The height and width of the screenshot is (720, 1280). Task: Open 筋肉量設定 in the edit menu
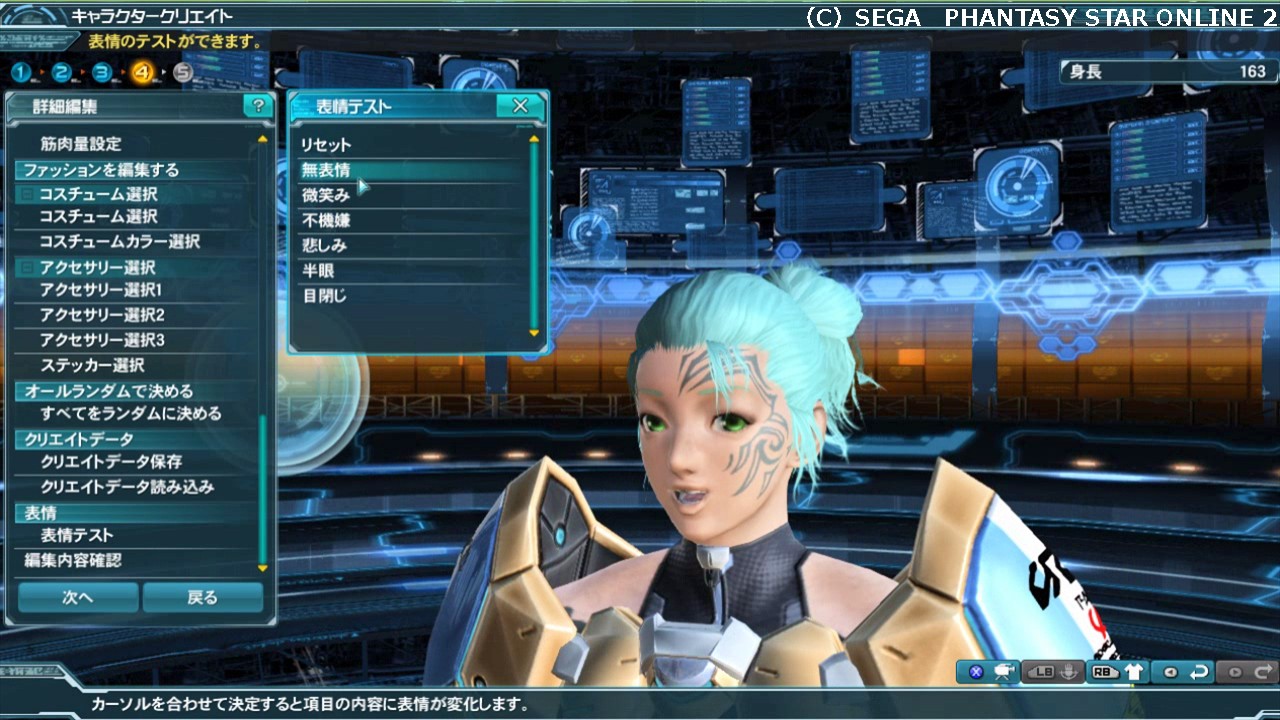[81, 144]
